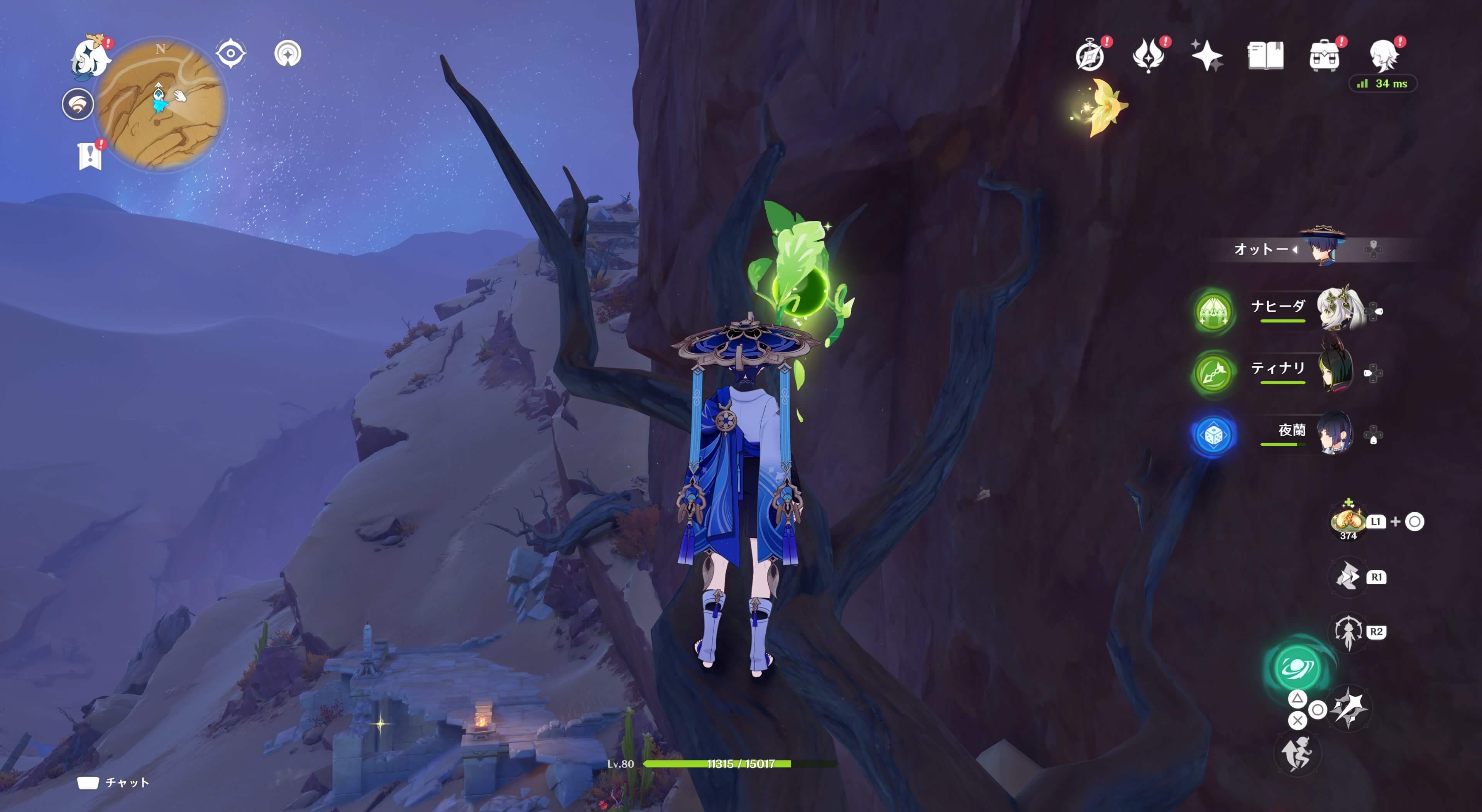This screenshot has height=812, width=1482.
Task: Open the inventory backpack icon
Action: [x=1324, y=56]
